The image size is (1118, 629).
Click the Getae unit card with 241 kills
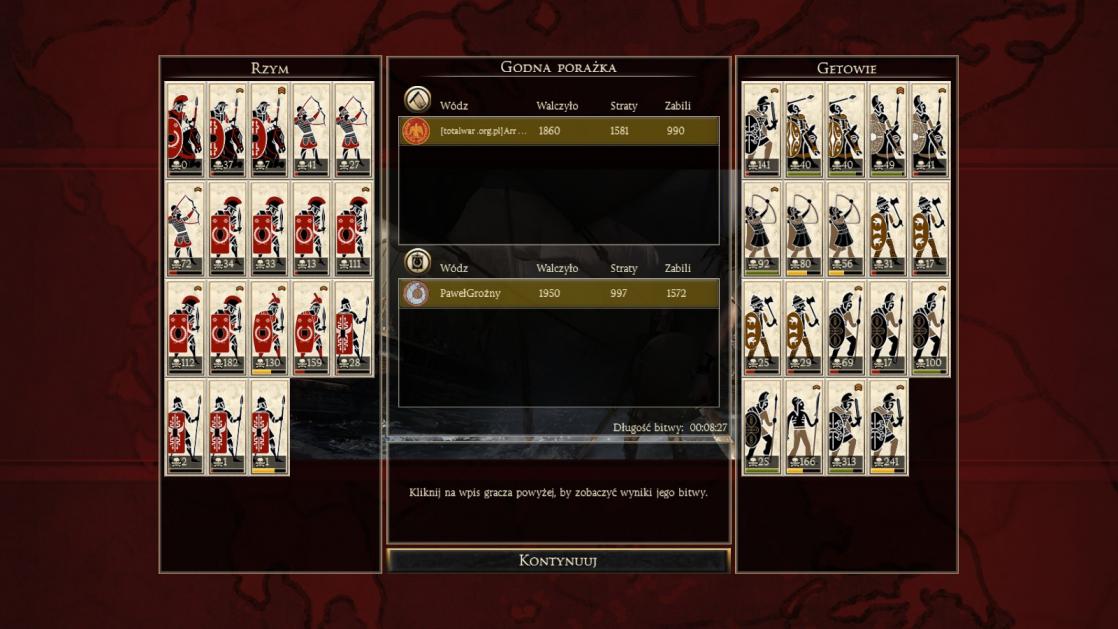888,426
